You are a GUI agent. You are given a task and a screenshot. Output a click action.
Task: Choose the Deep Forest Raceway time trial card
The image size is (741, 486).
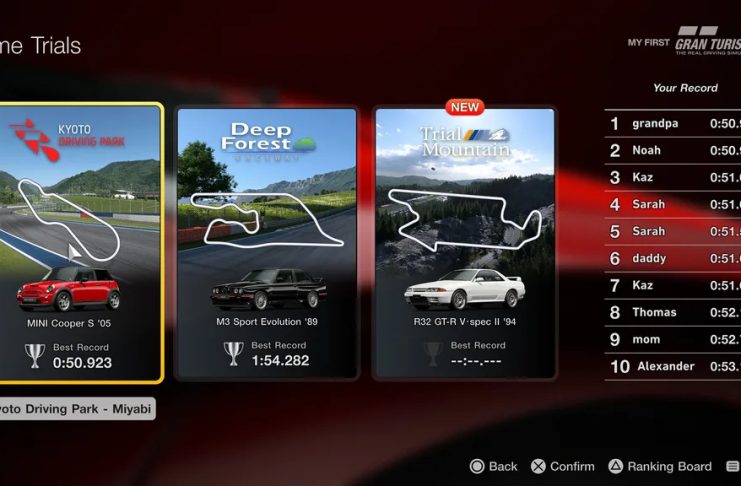[x=266, y=243]
